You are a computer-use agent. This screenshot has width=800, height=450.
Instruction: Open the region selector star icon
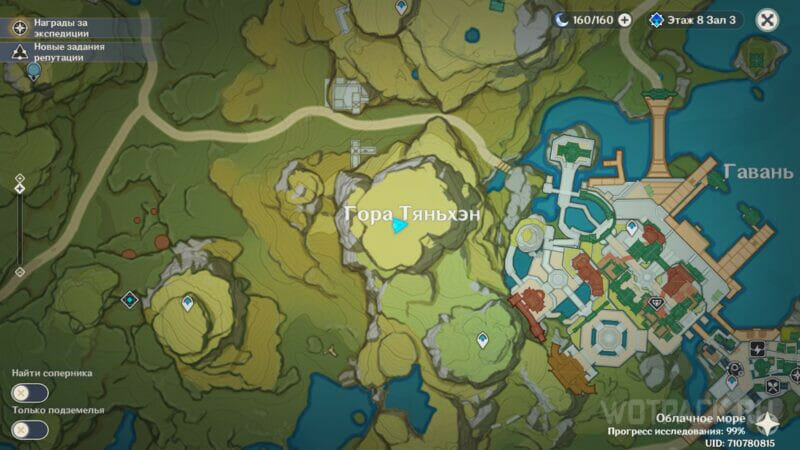tap(770, 422)
